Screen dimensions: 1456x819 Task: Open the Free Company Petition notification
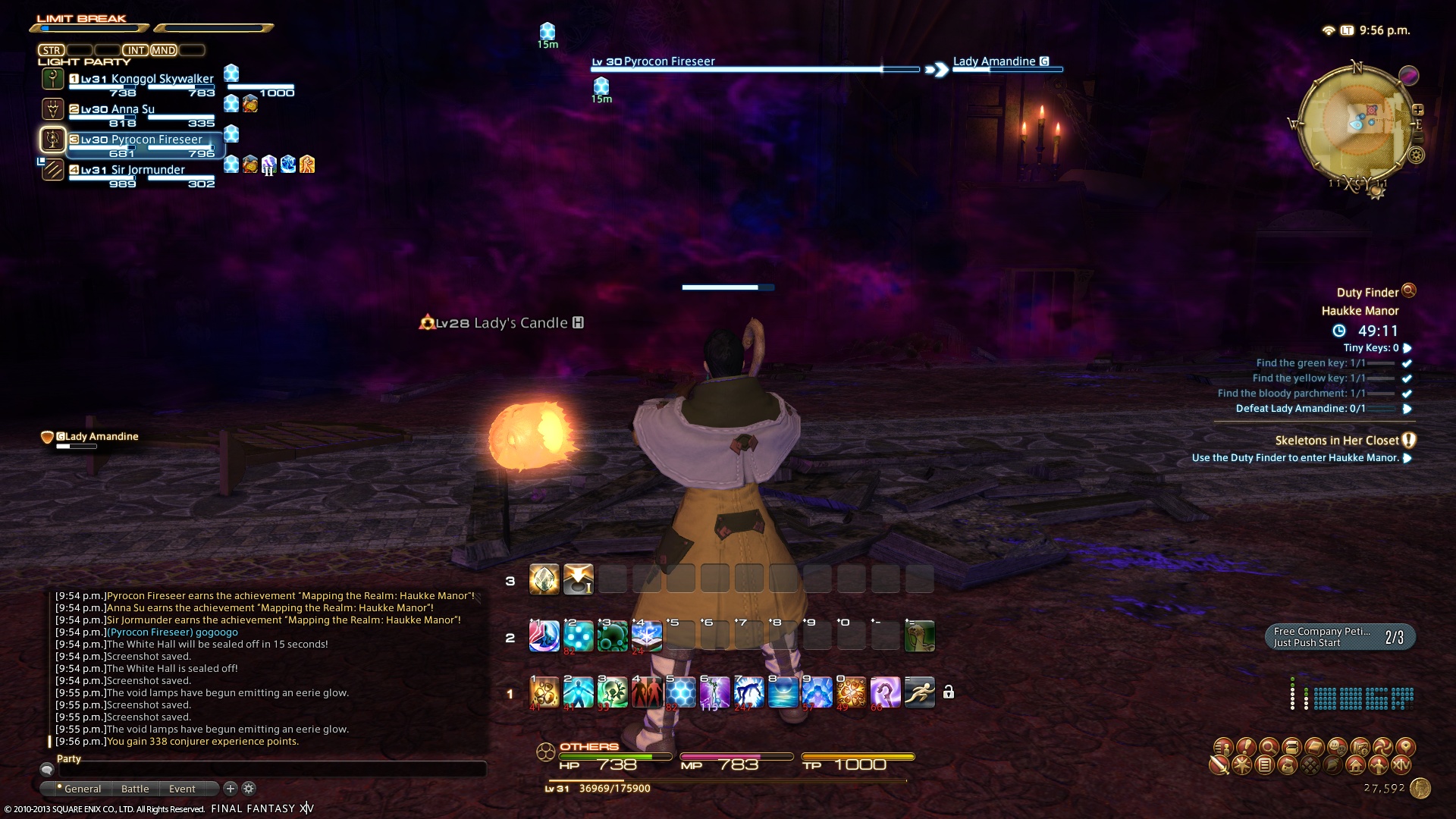pos(1339,637)
